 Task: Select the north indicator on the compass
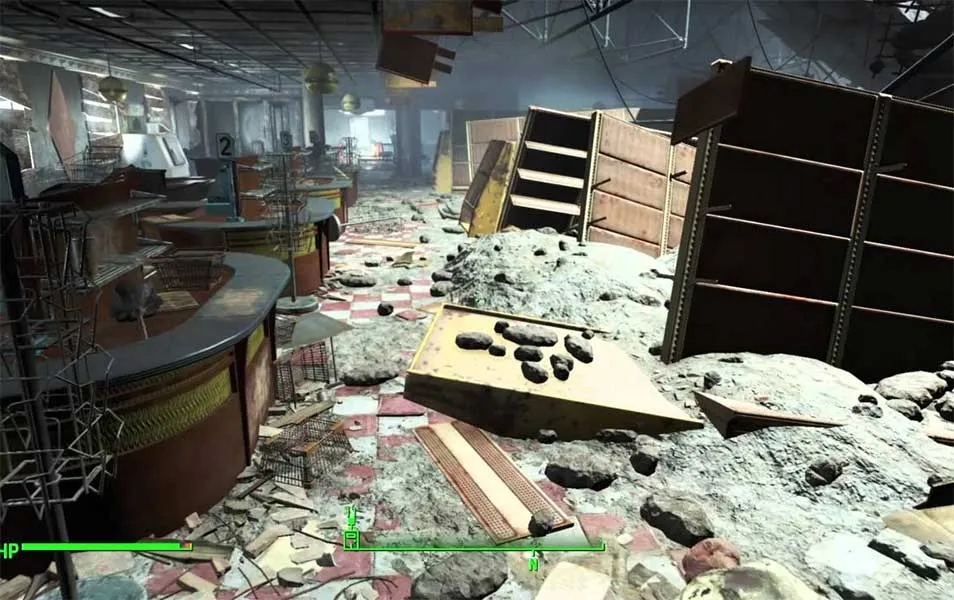pyautogui.click(x=535, y=564)
